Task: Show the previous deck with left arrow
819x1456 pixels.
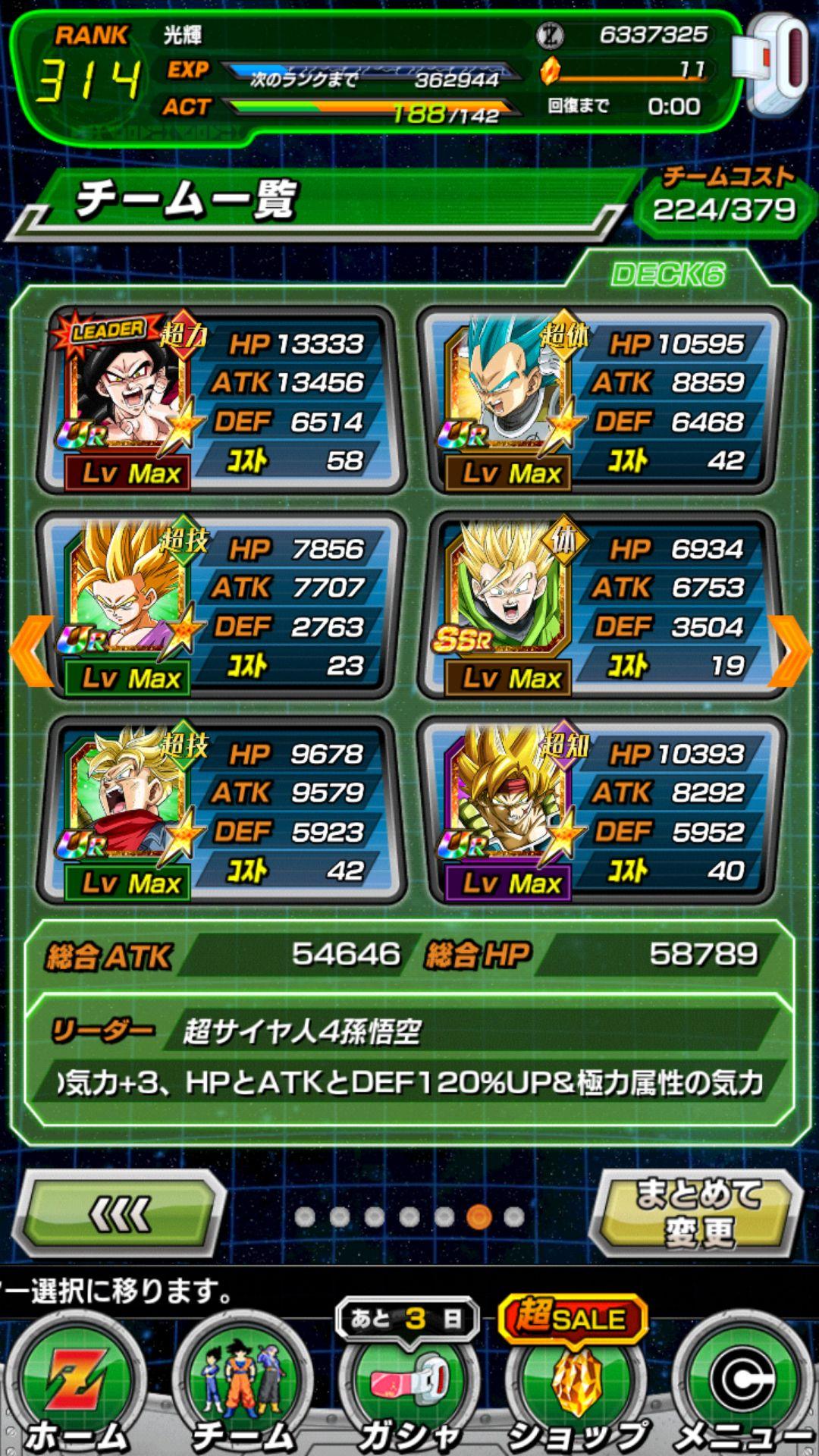Action: [x=30, y=651]
